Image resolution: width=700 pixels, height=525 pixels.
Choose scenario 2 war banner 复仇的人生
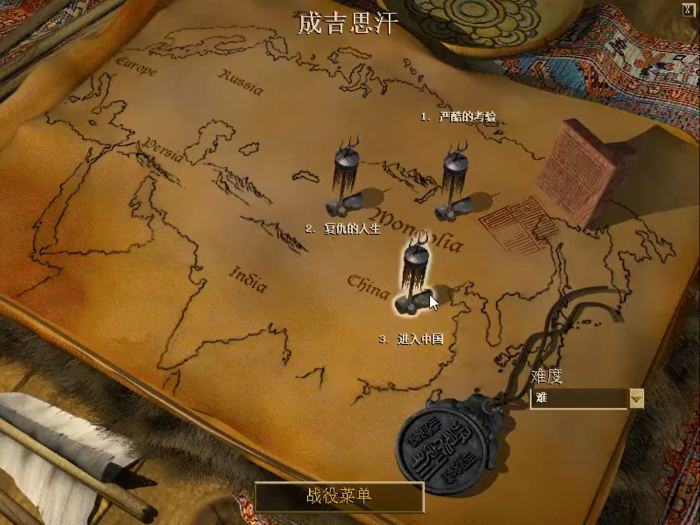point(346,180)
